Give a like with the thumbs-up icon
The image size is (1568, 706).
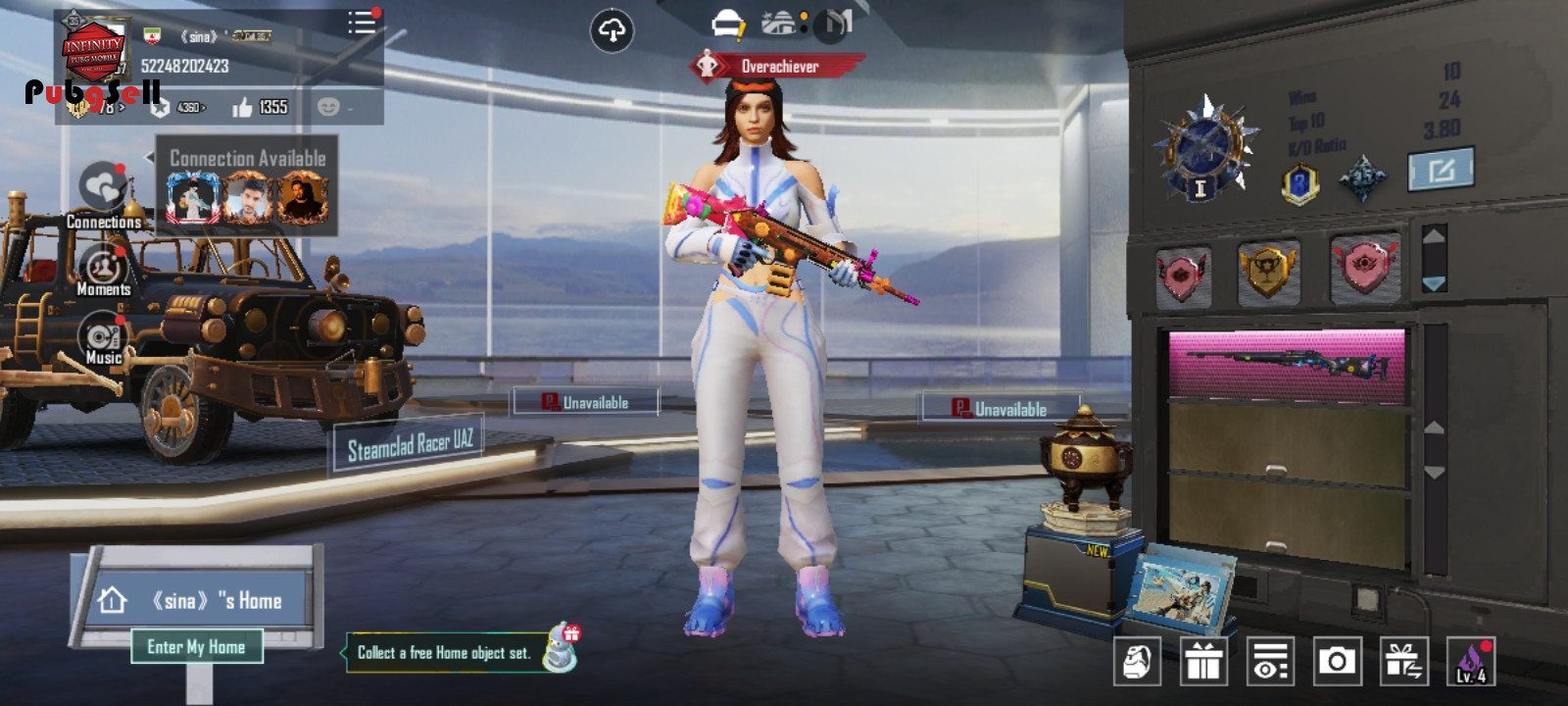point(242,107)
